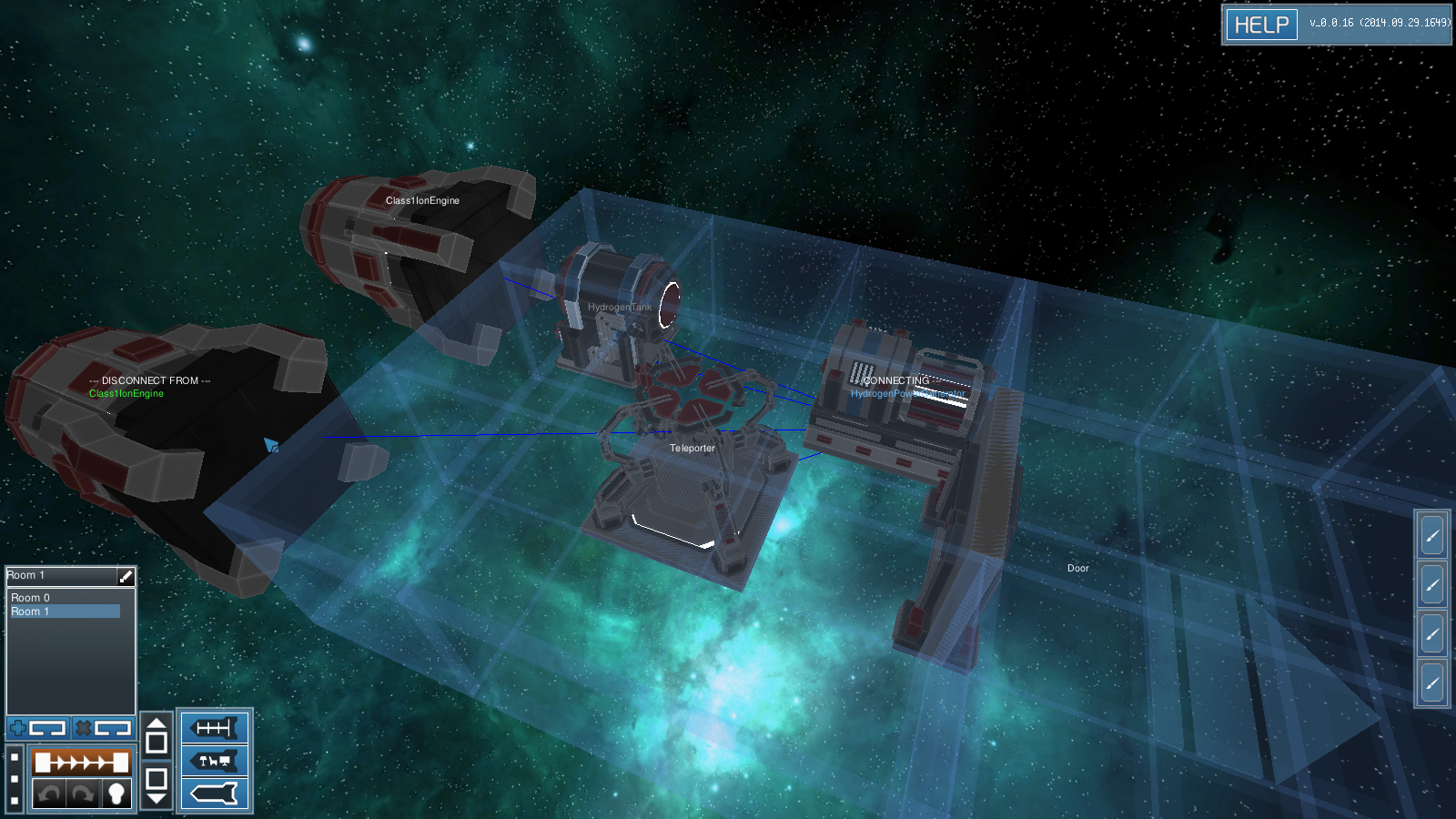Select Room 1 in the room list
Viewport: 1456px width, 819px height.
[31, 612]
